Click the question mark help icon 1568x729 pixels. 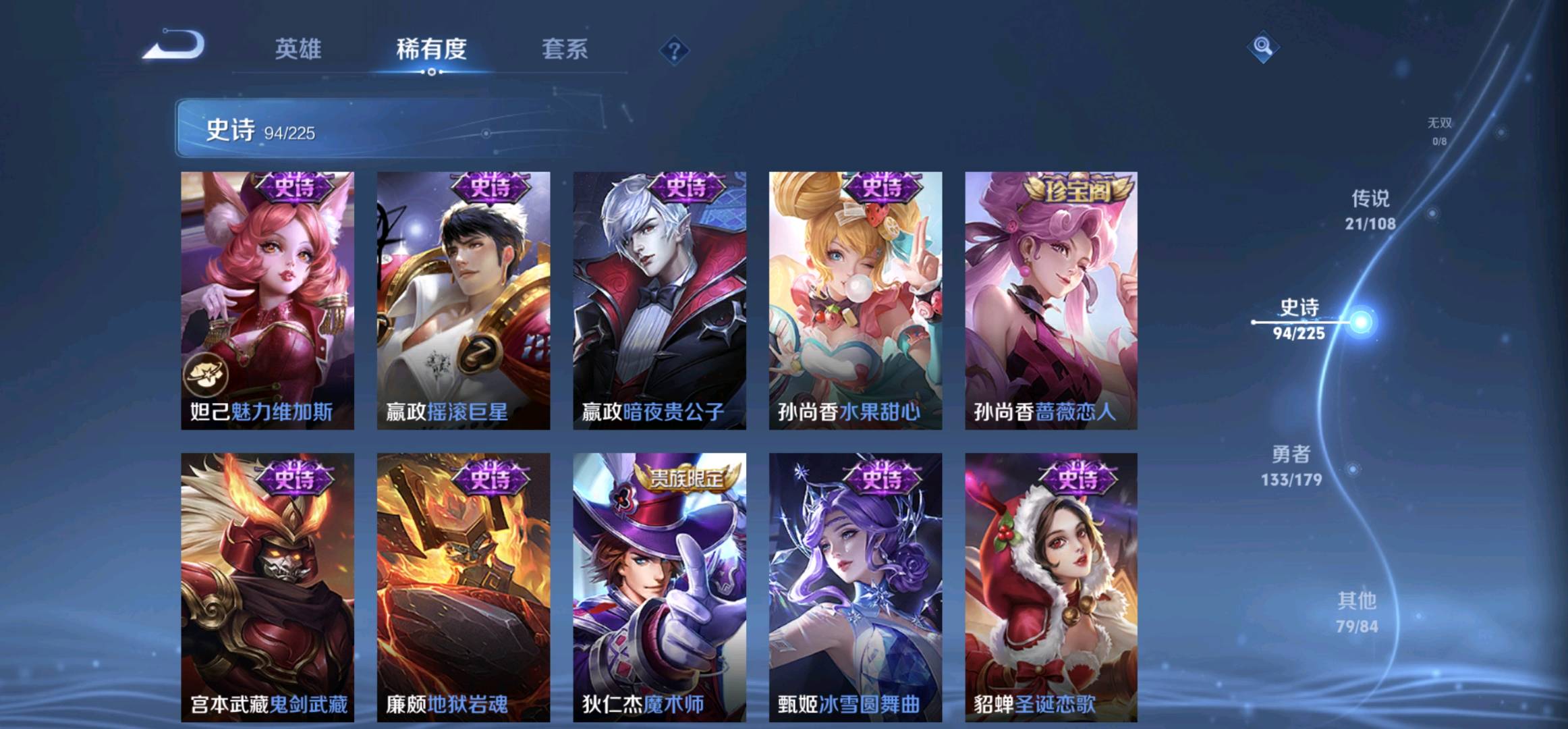point(674,51)
